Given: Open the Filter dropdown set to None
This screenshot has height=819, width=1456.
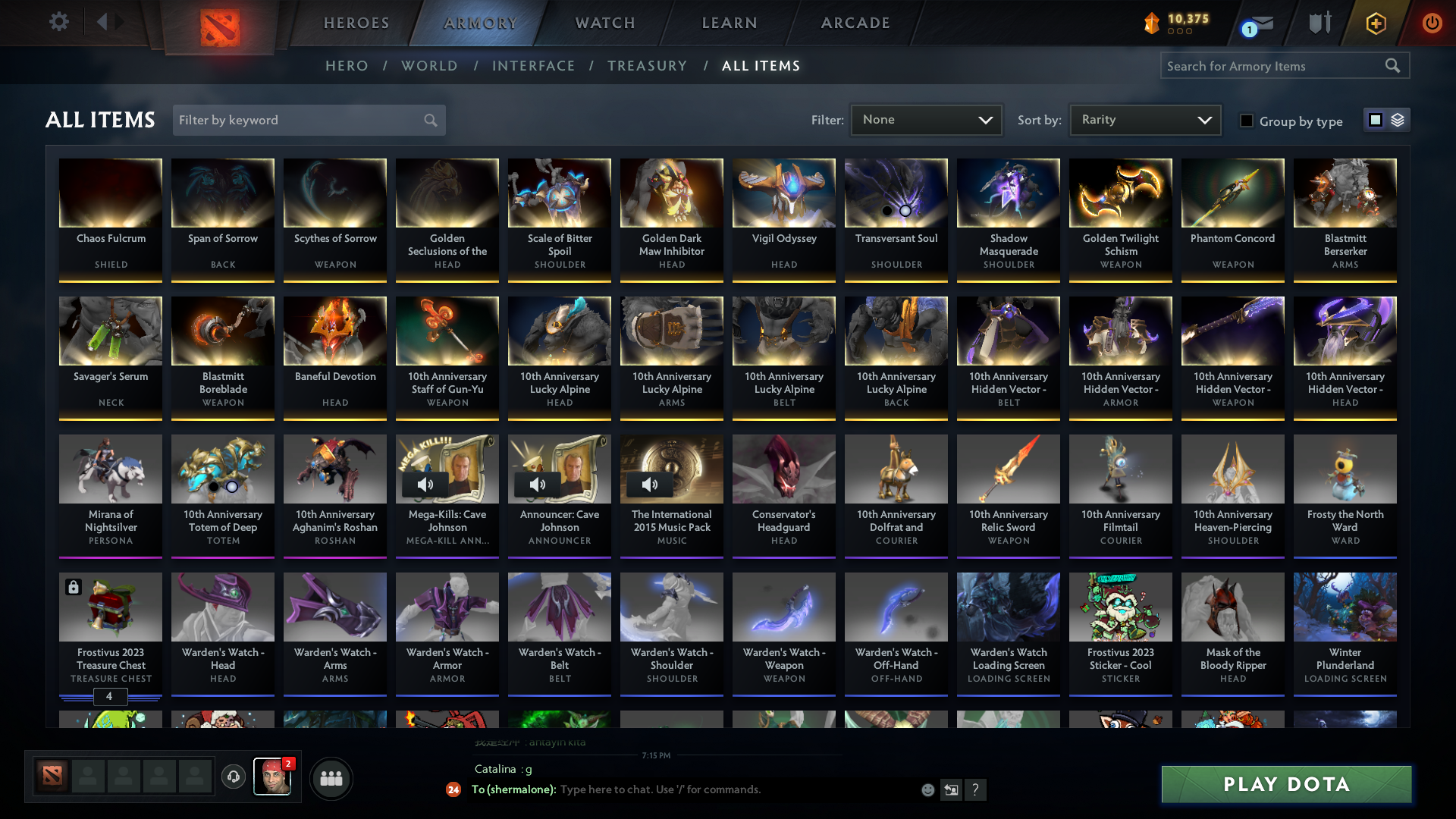Looking at the screenshot, I should point(925,119).
